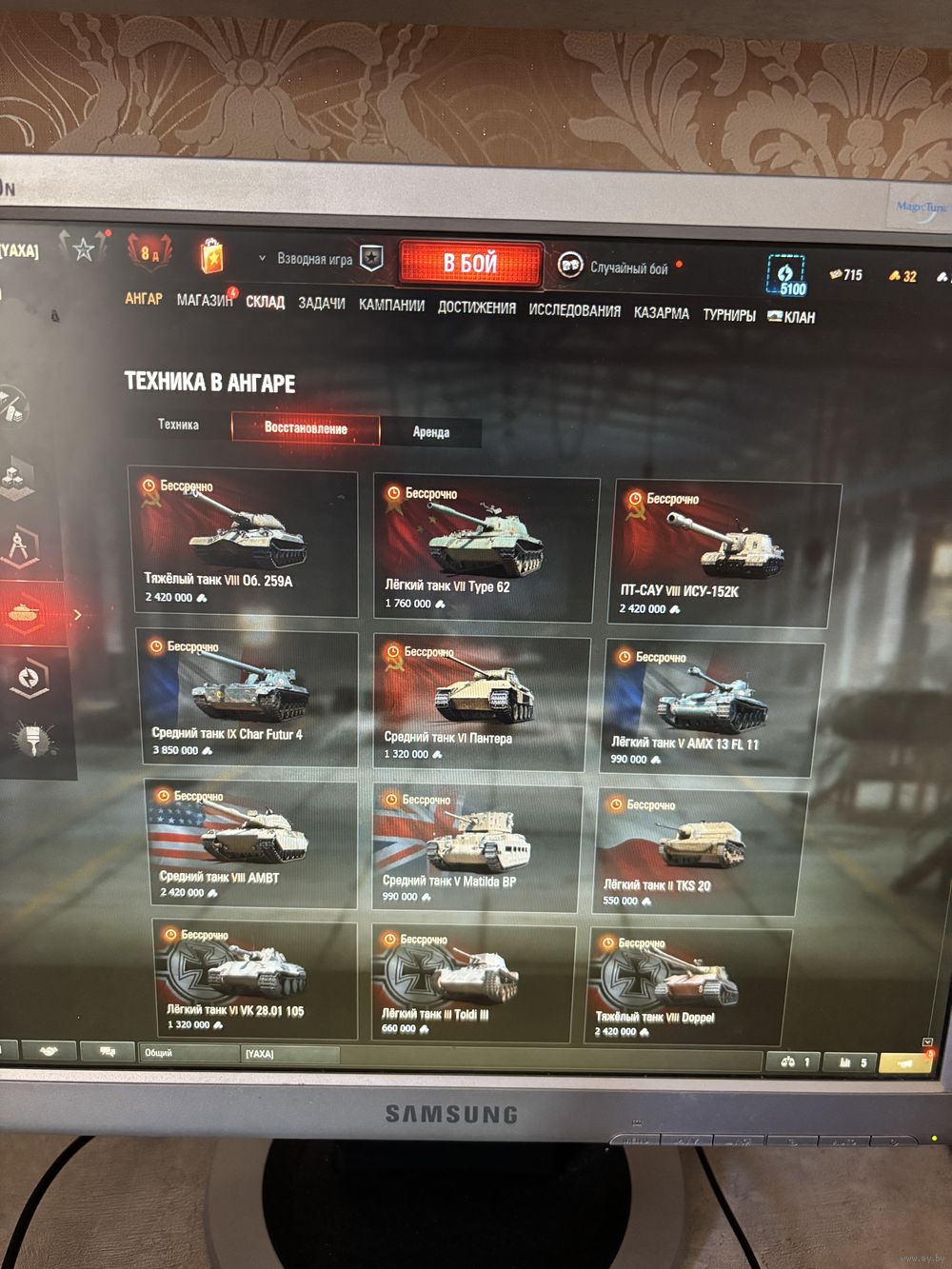The image size is (952, 1269).
Task: Open the ЗАДАЧИ menu
Action: click(322, 304)
